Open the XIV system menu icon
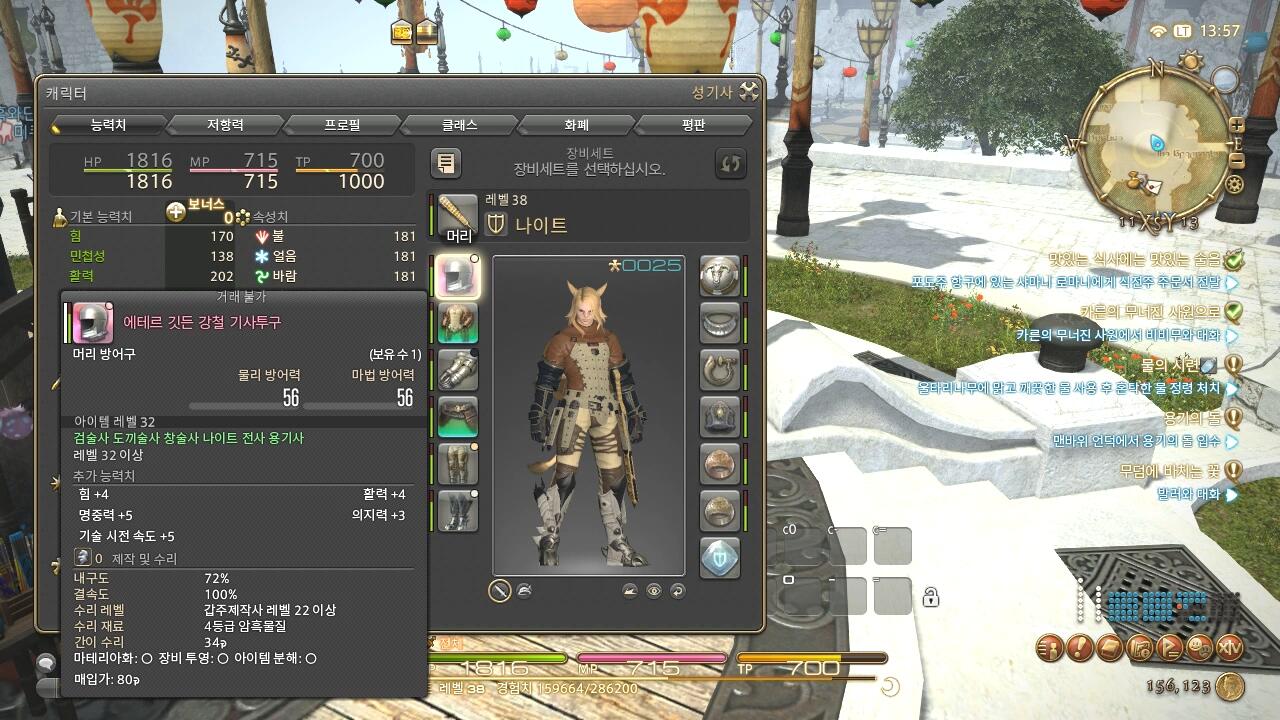The height and width of the screenshot is (720, 1280). [1229, 647]
